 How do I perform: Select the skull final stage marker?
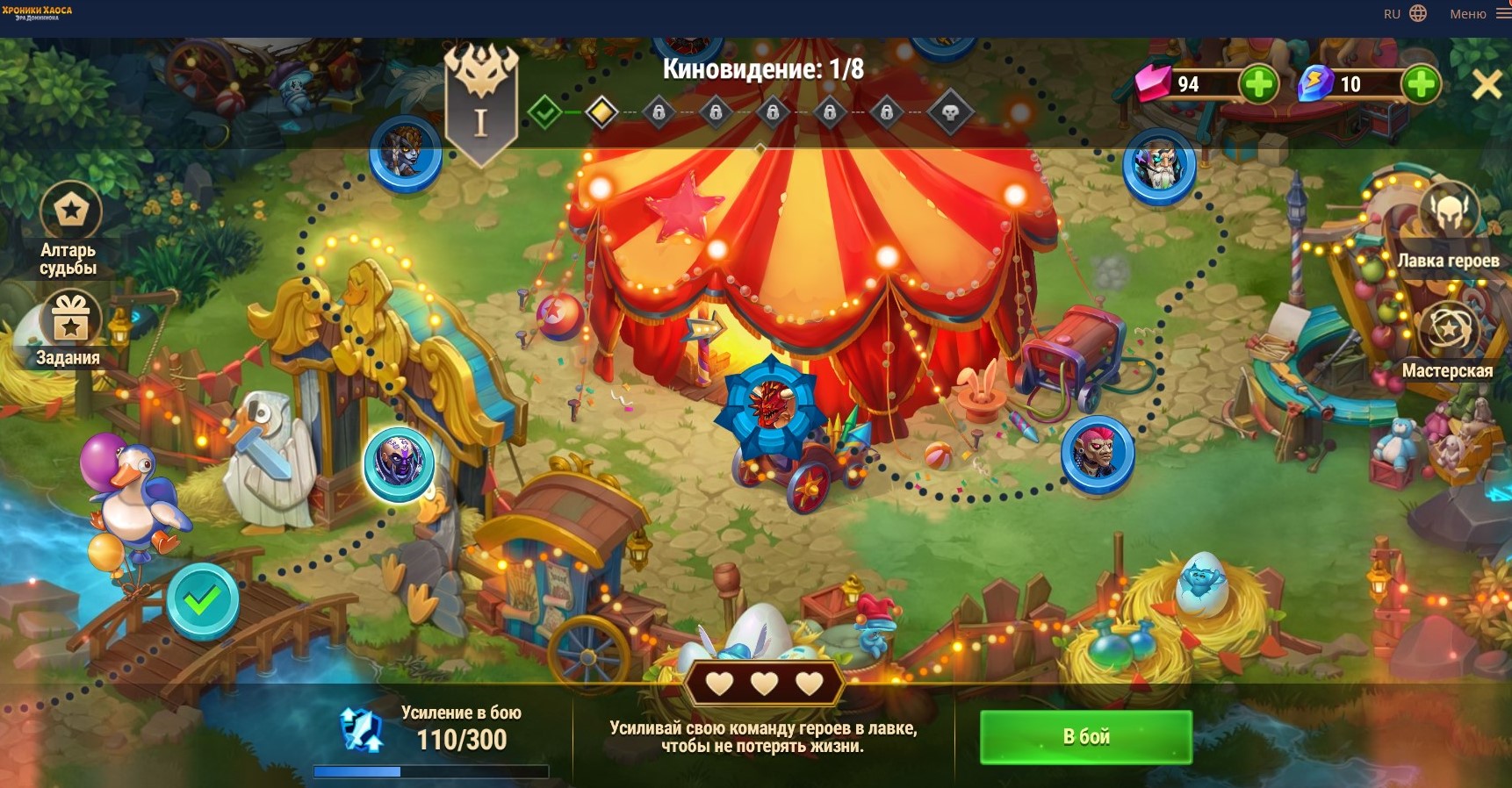949,112
